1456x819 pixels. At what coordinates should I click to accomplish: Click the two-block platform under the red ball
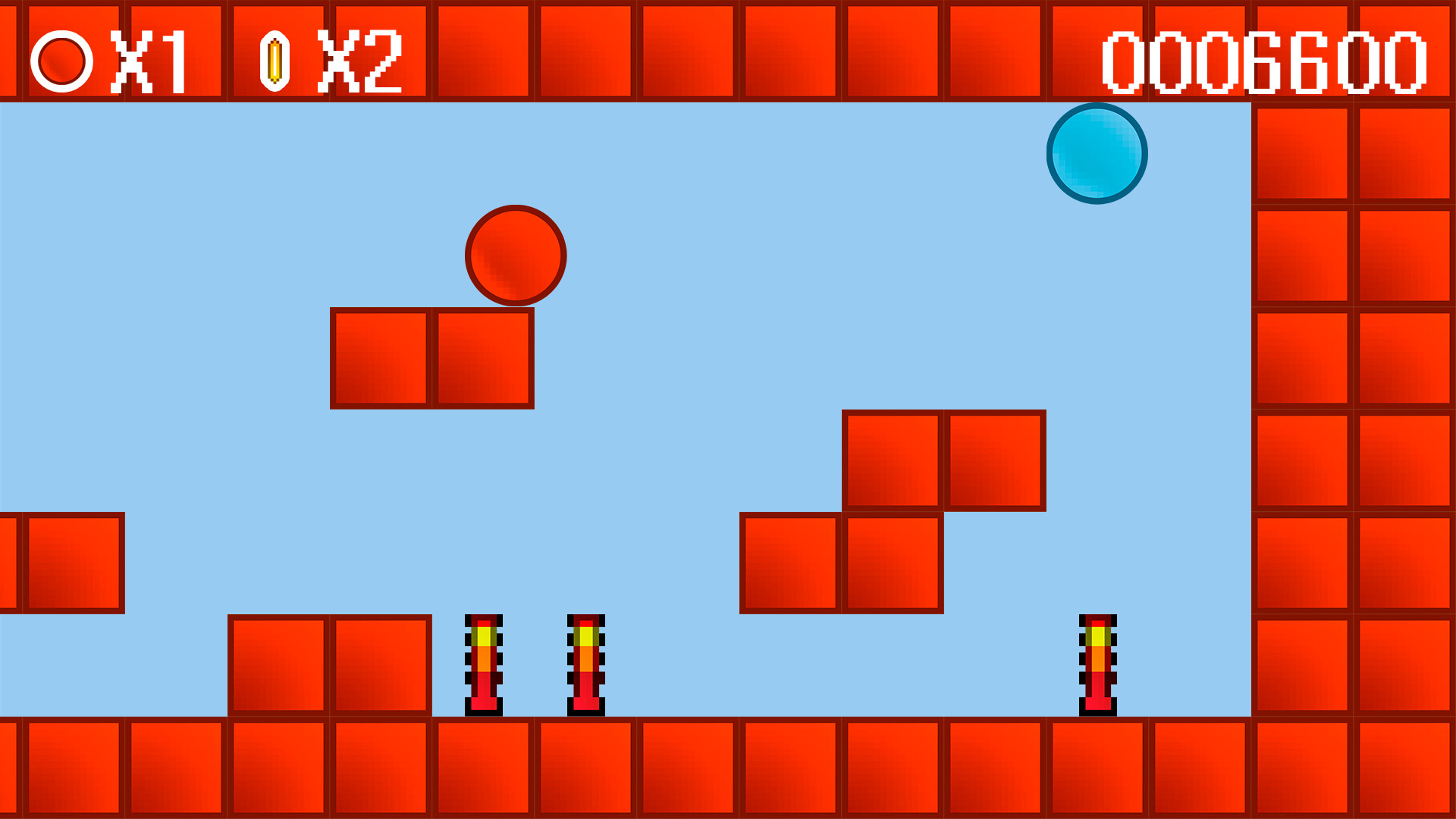[x=432, y=356]
